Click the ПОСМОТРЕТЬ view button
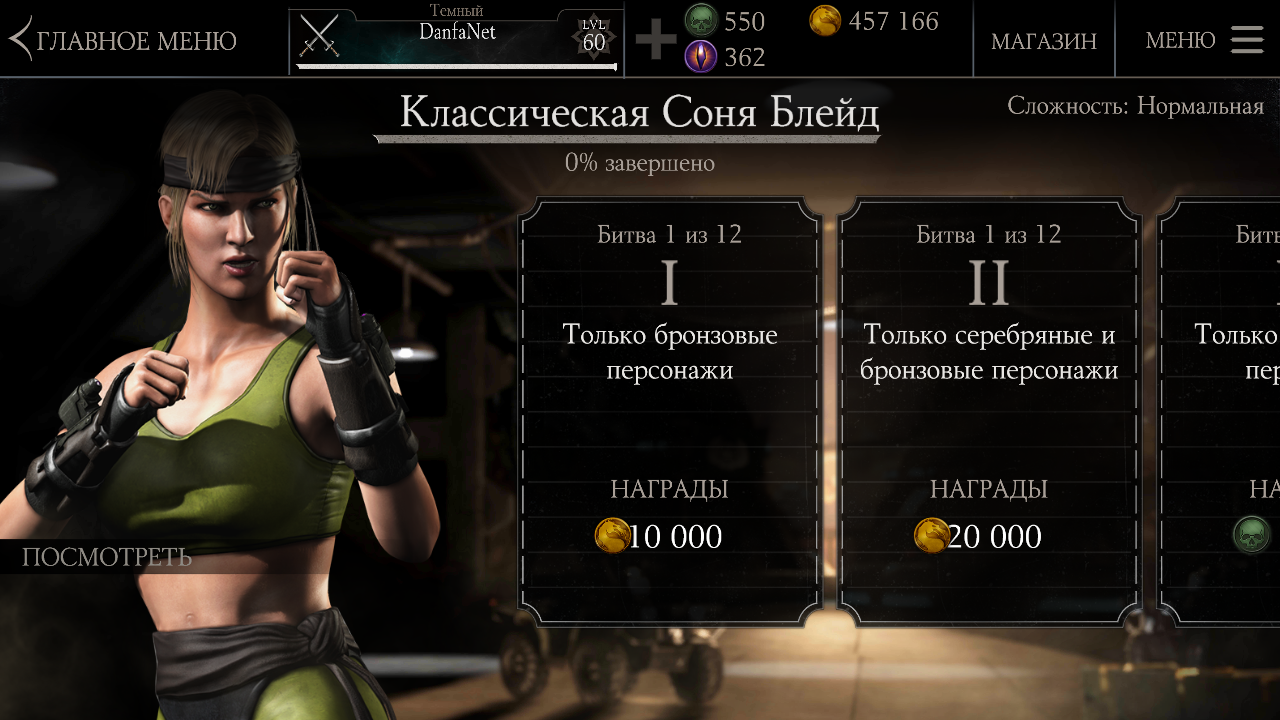Image resolution: width=1280 pixels, height=720 pixels. [x=107, y=557]
